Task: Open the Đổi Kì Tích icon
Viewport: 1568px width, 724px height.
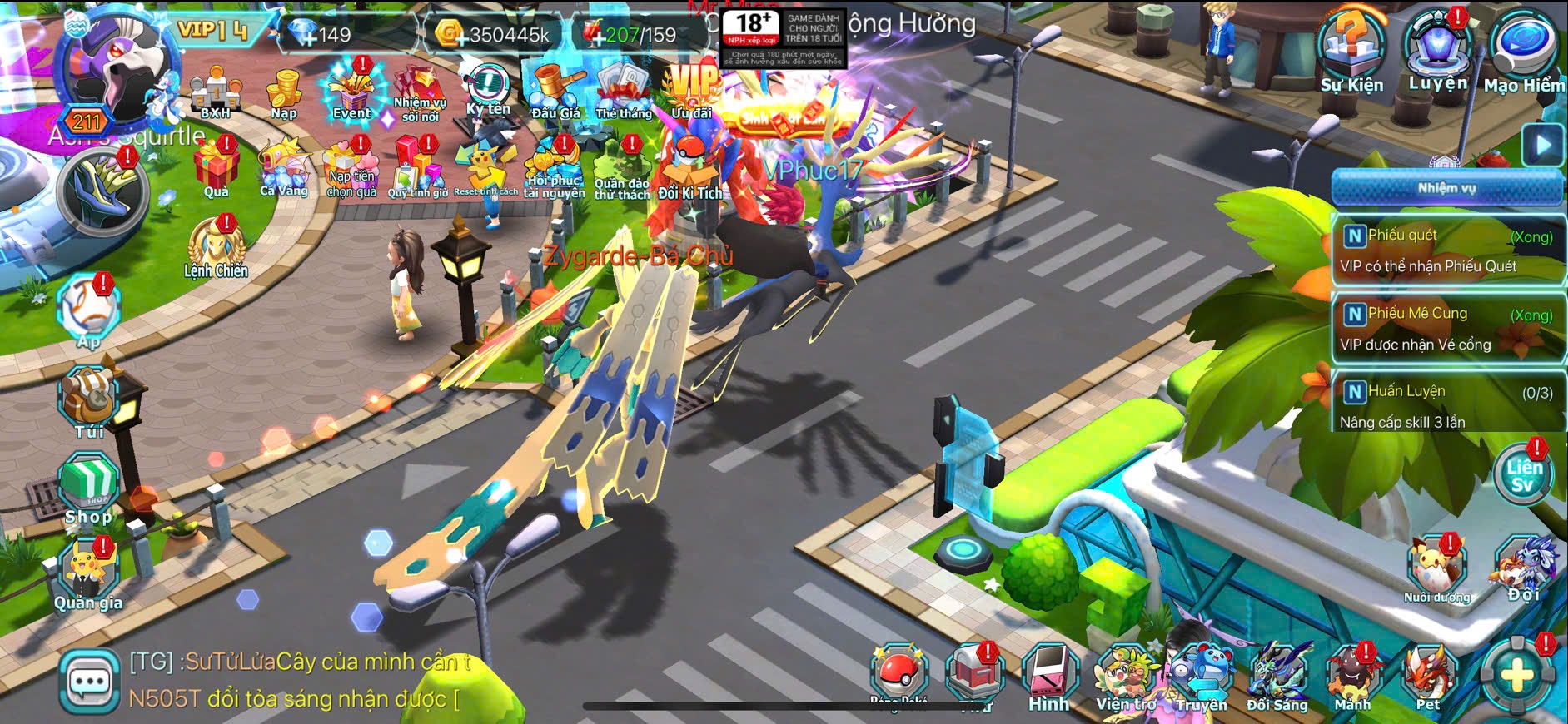Action: [x=690, y=170]
